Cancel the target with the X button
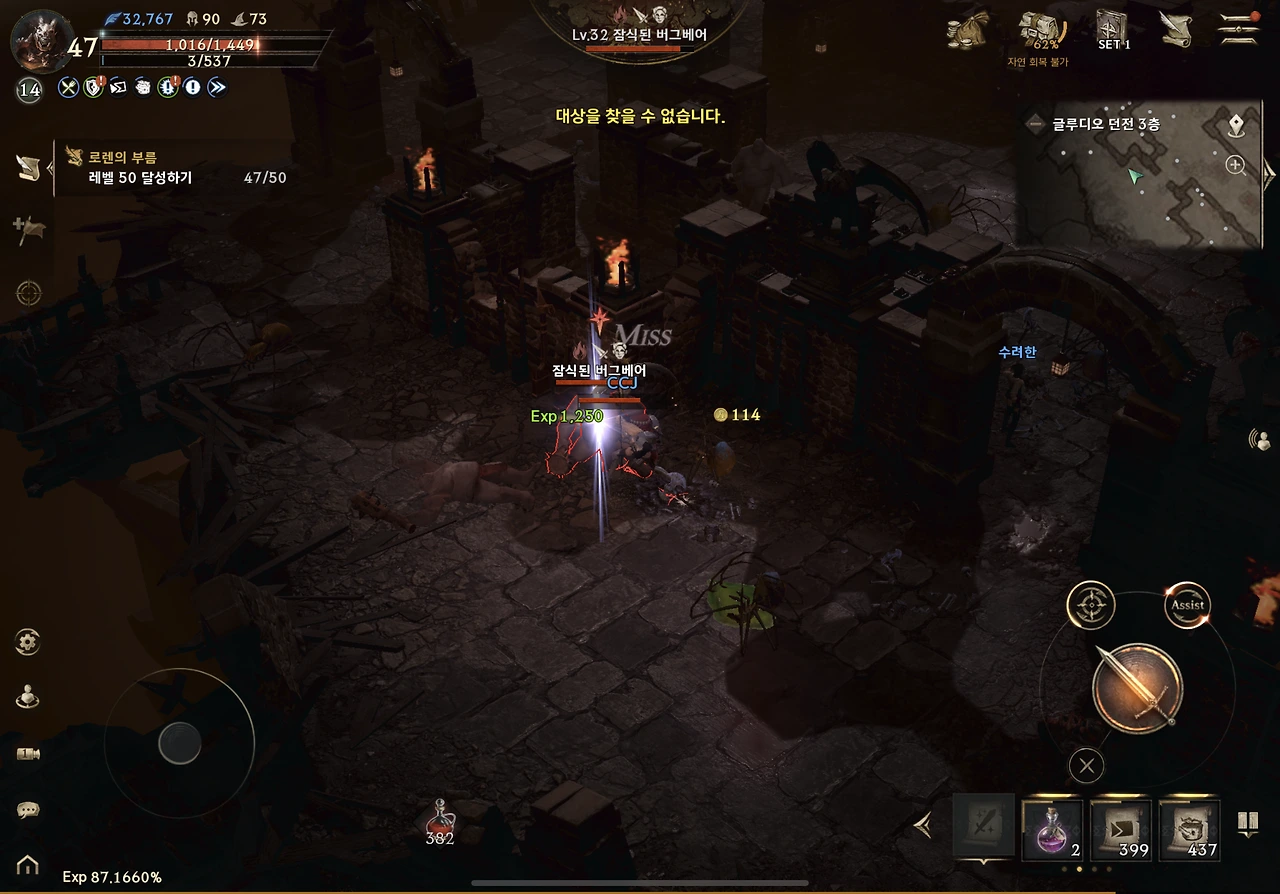The image size is (1280, 894). pyautogui.click(x=1086, y=767)
